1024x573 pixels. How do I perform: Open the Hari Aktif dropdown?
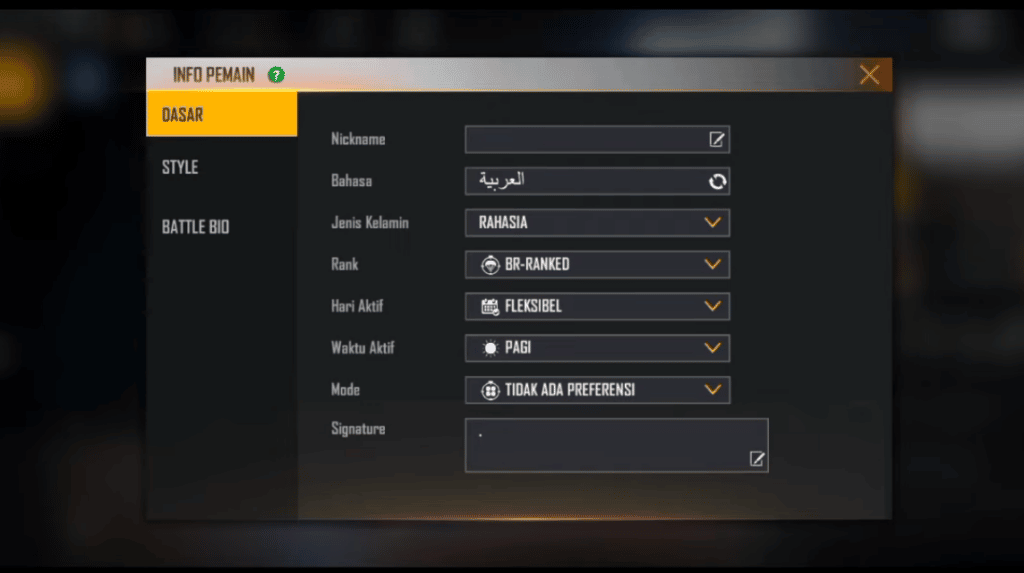(x=597, y=307)
